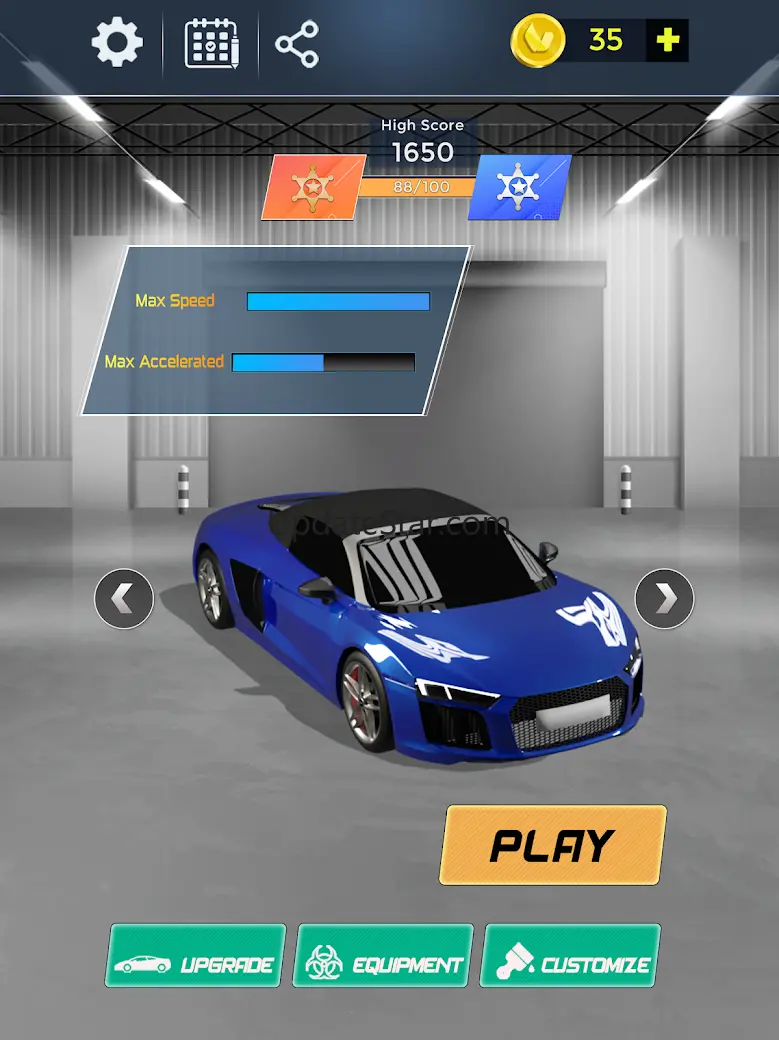Show the next car

click(x=664, y=599)
